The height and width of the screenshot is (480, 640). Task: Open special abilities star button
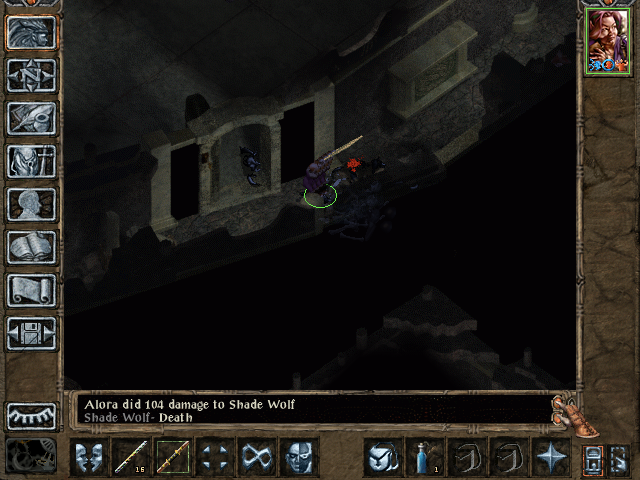pyautogui.click(x=551, y=457)
